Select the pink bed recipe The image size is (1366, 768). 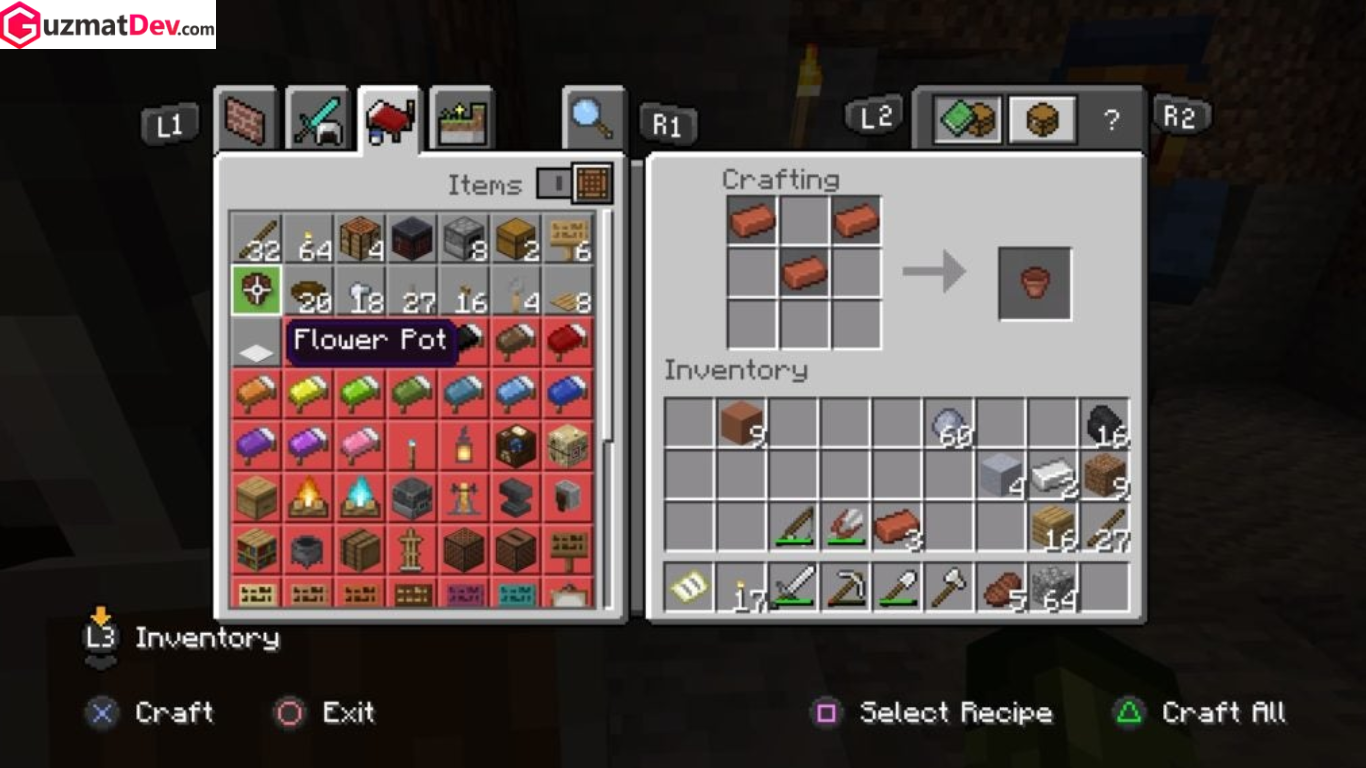click(x=361, y=445)
